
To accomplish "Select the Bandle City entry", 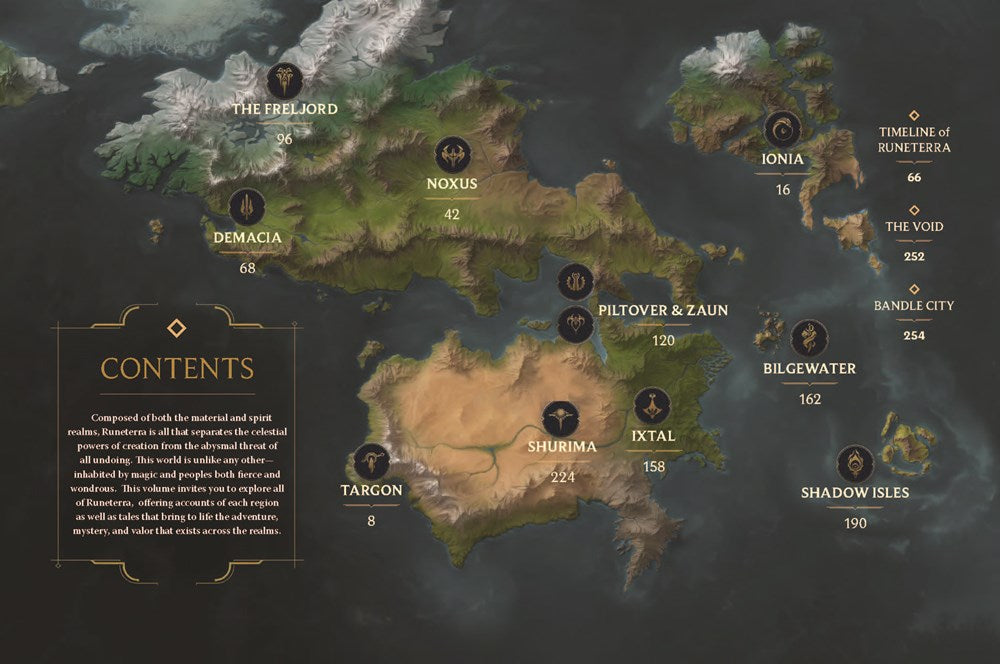I will (x=914, y=306).
